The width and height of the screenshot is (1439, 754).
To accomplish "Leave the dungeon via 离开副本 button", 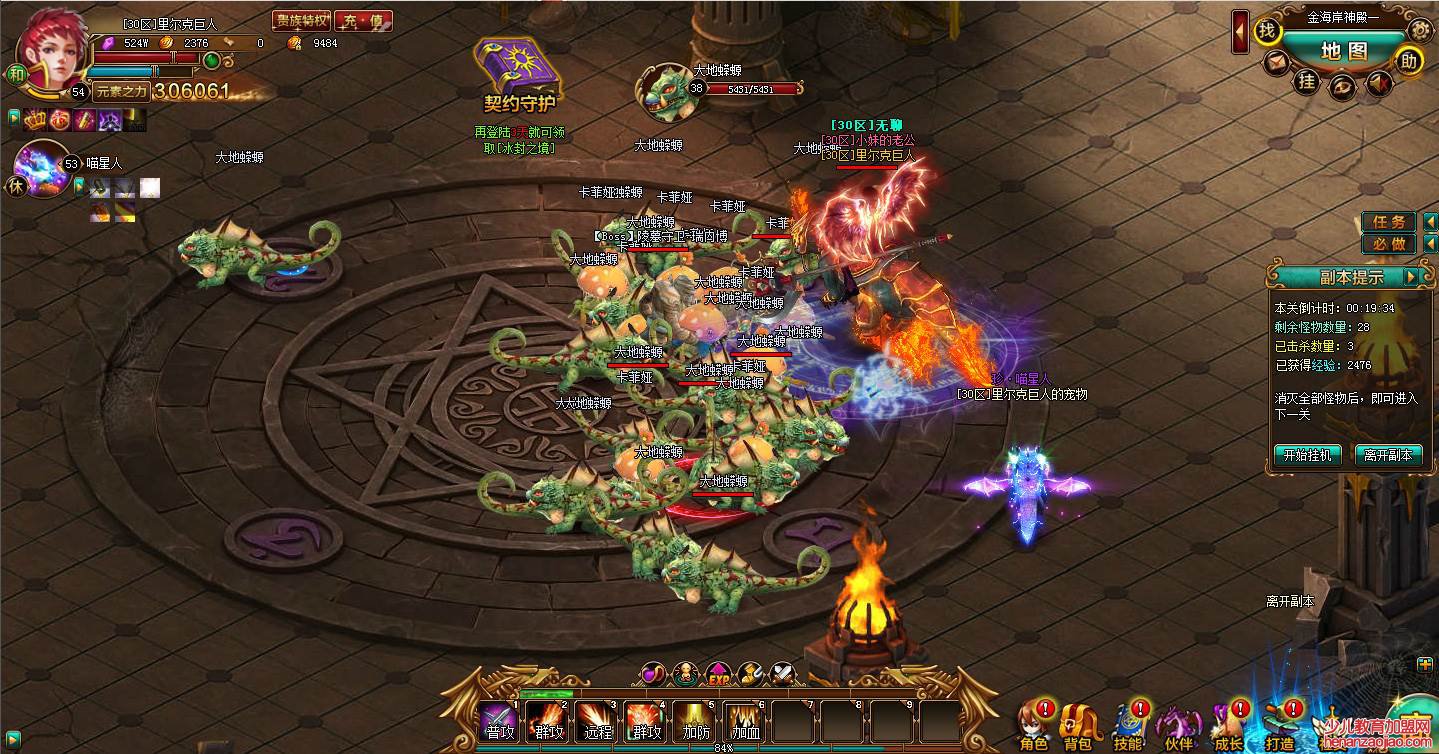I will point(1388,454).
